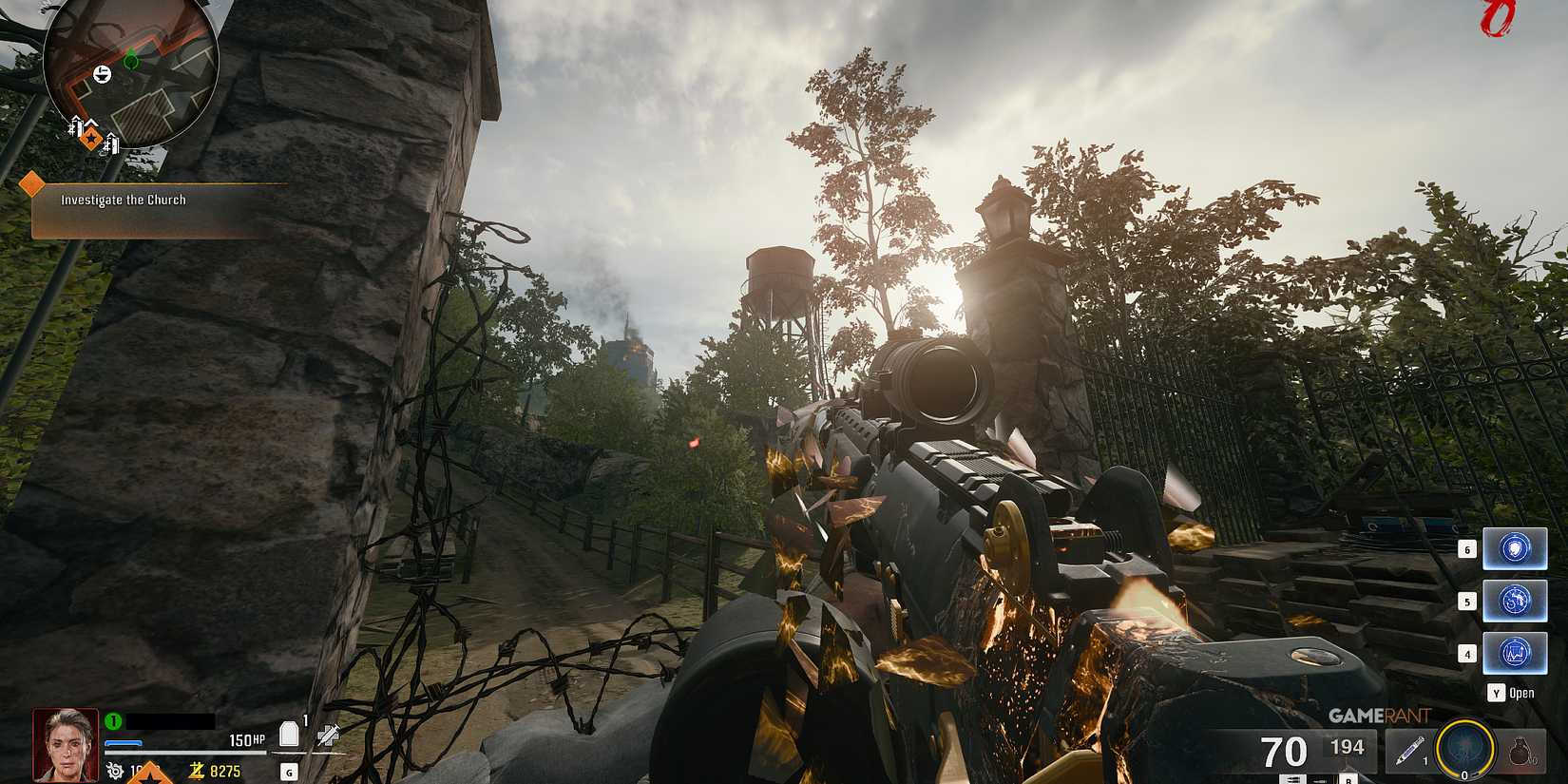The image size is (1568, 784).
Task: Click the salvage gear icon next to points
Action: point(115,773)
